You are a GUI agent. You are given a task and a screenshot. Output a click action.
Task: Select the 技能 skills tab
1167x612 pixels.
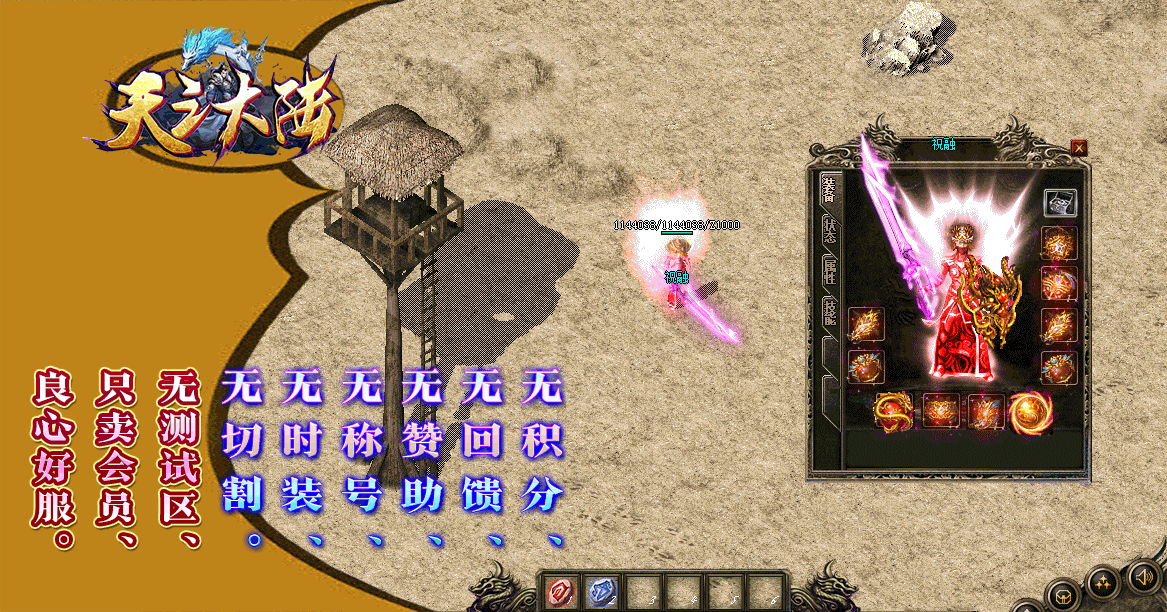tap(829, 311)
